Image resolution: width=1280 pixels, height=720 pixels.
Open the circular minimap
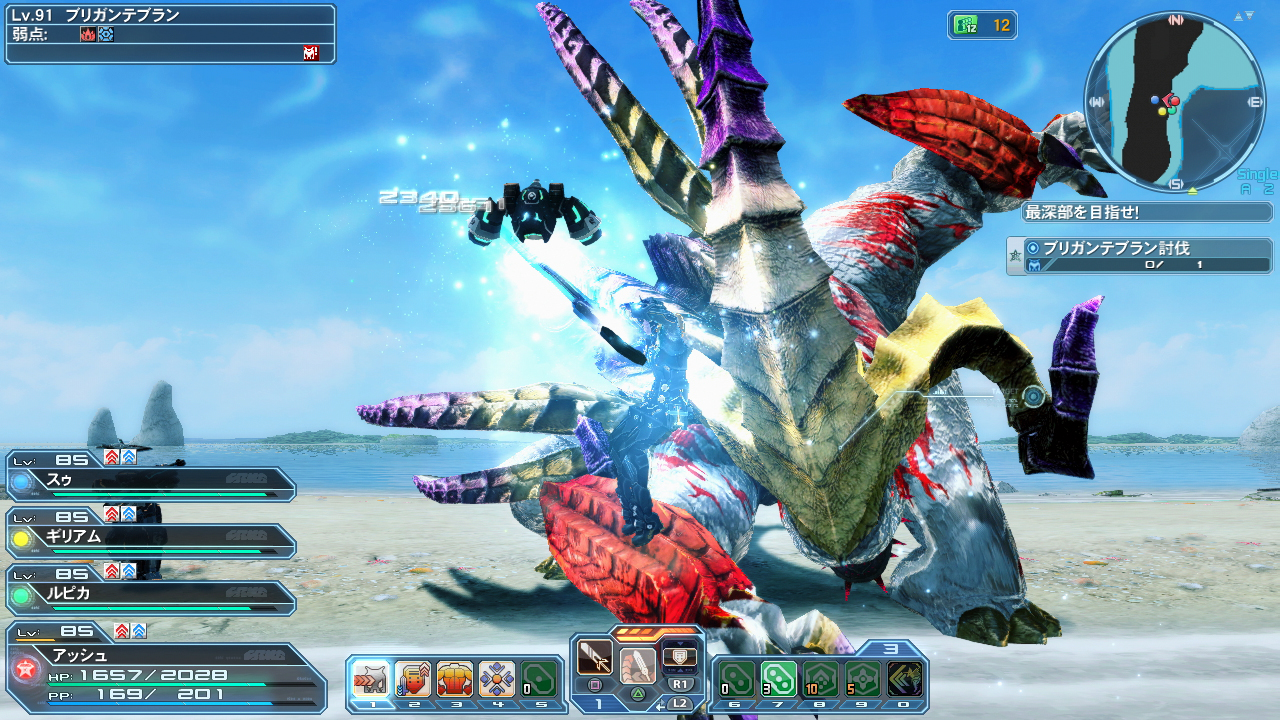[x=1174, y=102]
